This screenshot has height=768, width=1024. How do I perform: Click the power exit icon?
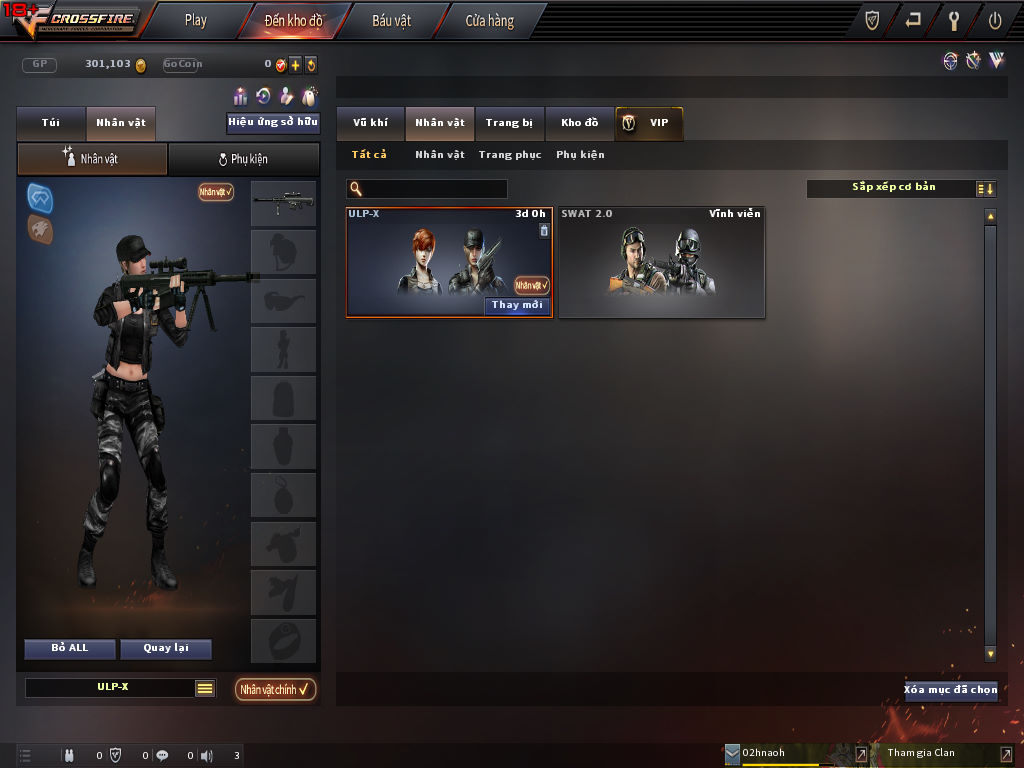995,20
